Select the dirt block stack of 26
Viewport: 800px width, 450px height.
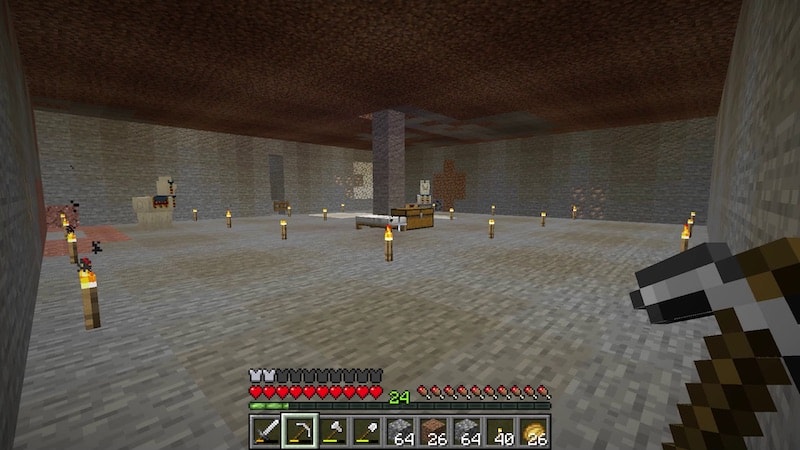[x=434, y=431]
